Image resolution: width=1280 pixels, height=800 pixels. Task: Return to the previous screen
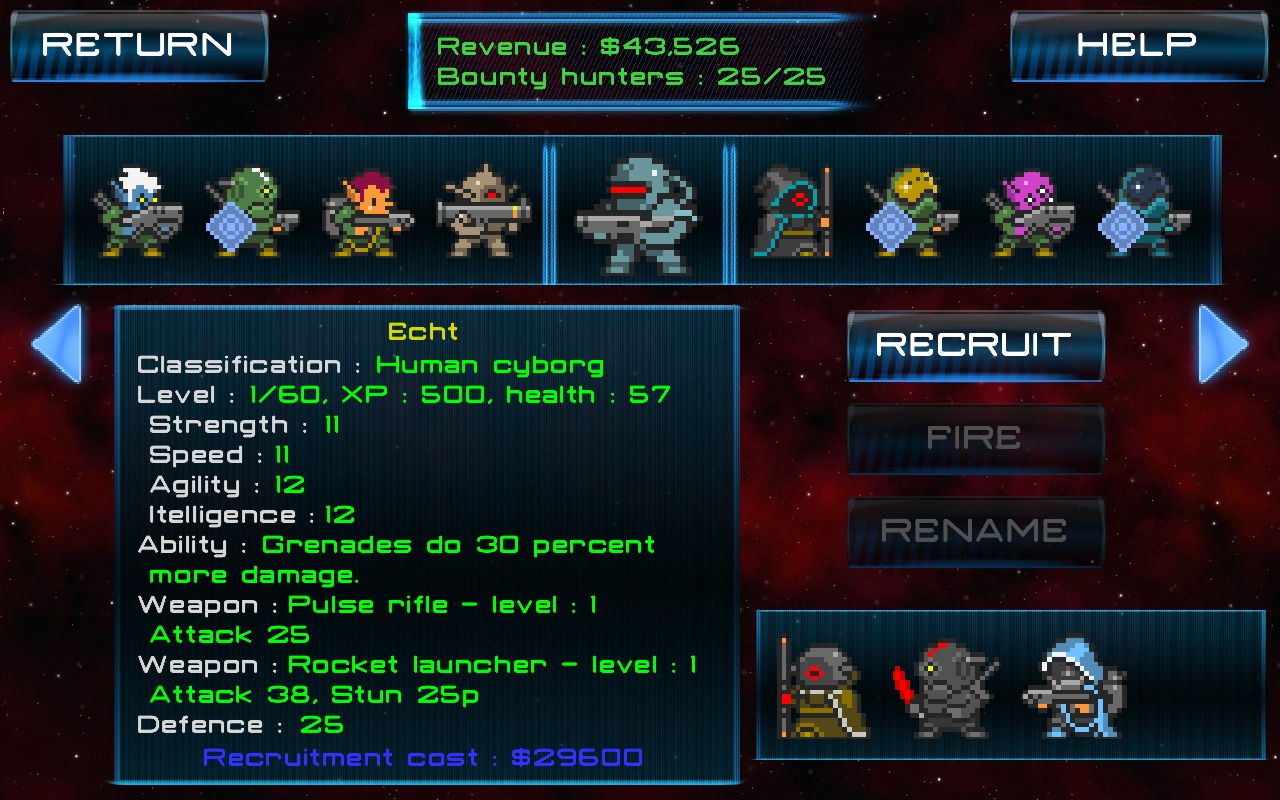138,45
